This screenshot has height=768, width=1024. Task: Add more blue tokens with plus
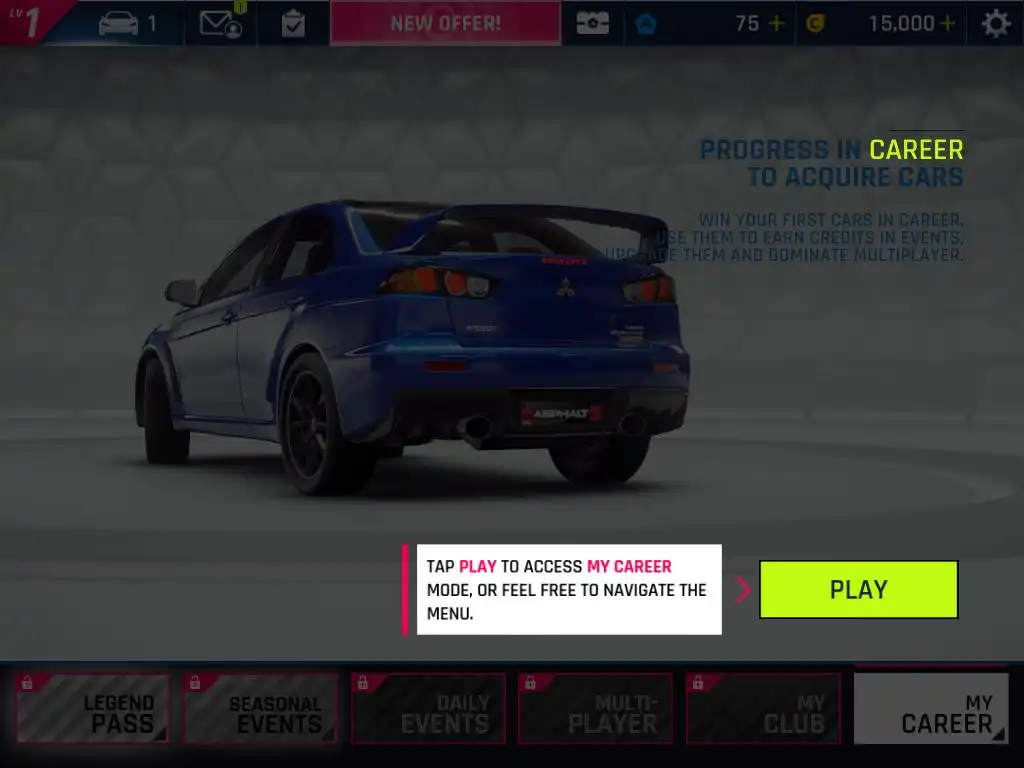click(776, 23)
